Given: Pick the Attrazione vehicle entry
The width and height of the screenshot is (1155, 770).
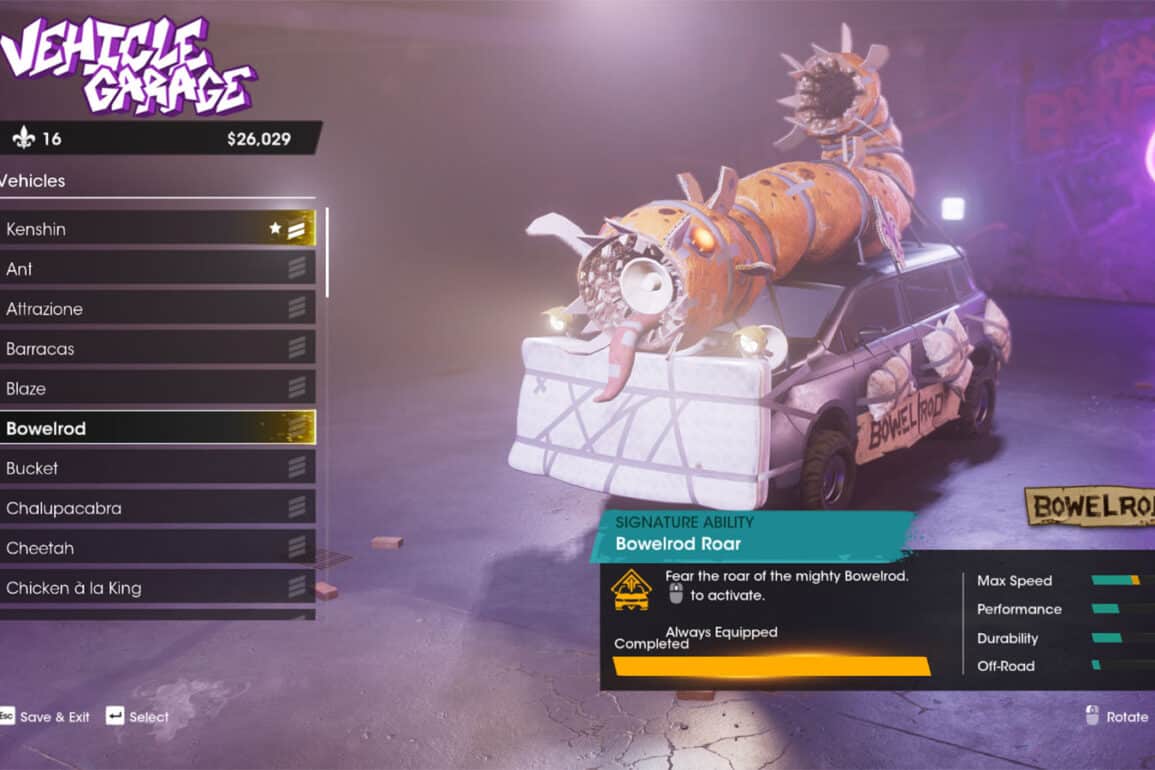Looking at the screenshot, I should [158, 309].
